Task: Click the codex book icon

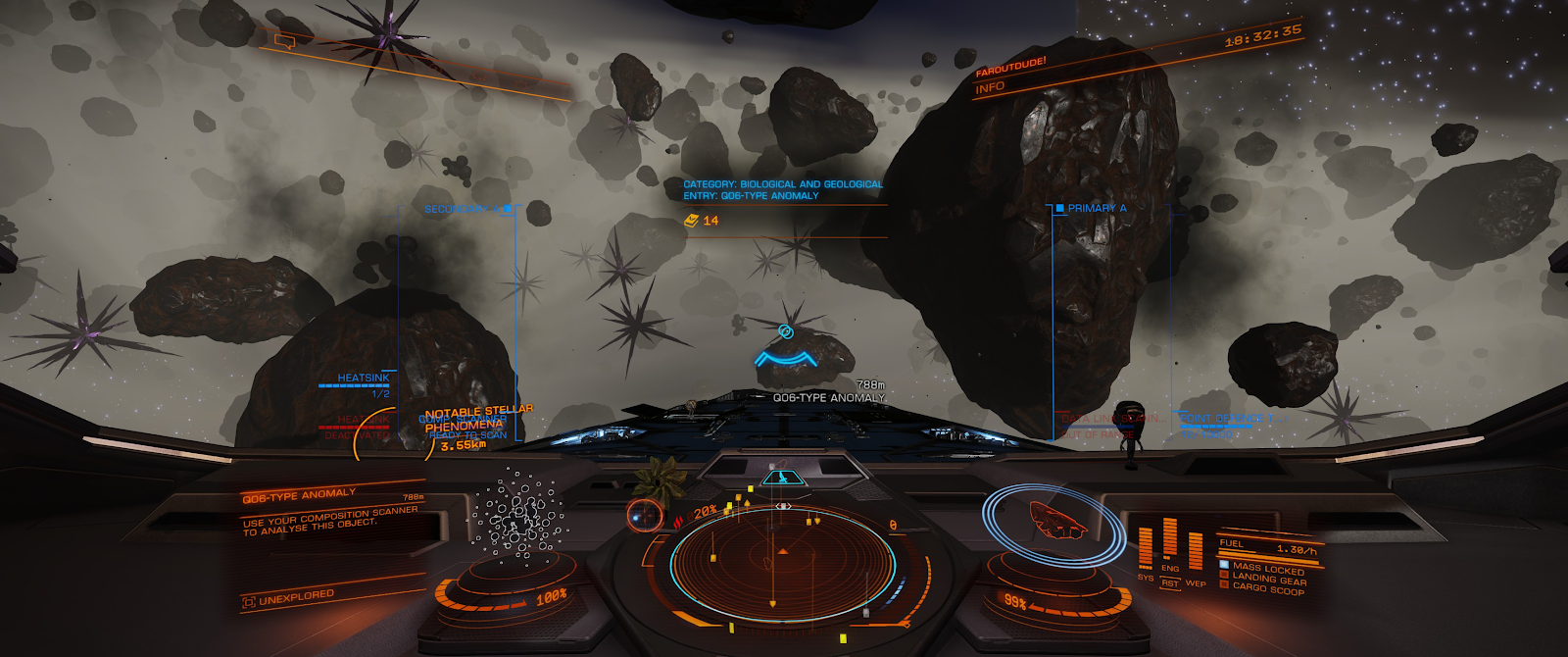Action: click(691, 221)
